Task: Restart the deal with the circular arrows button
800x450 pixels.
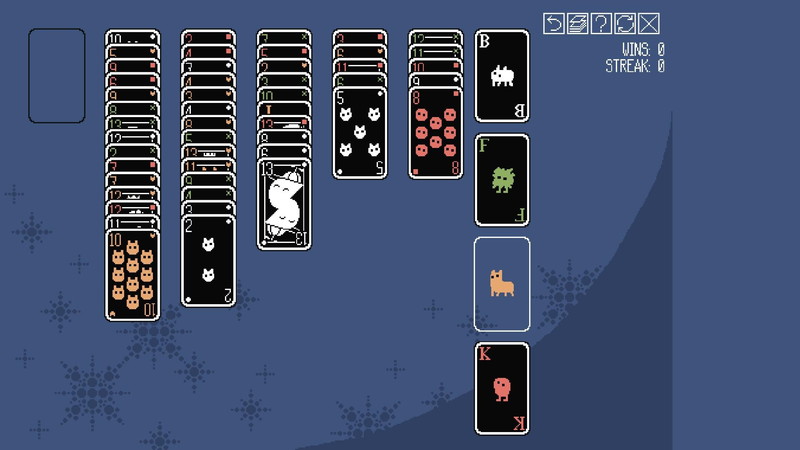Action: (625, 24)
